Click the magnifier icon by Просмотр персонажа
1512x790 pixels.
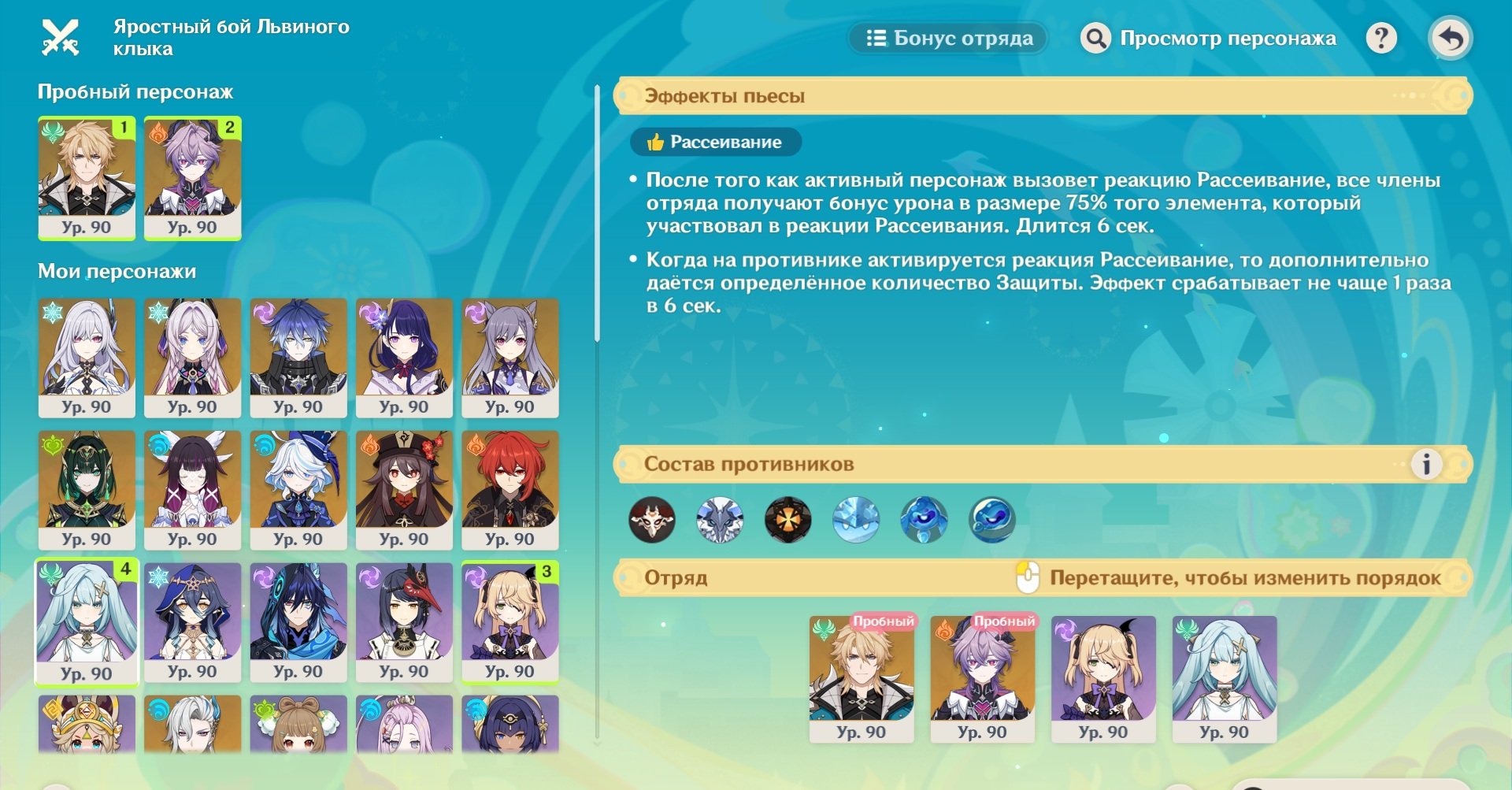1095,37
